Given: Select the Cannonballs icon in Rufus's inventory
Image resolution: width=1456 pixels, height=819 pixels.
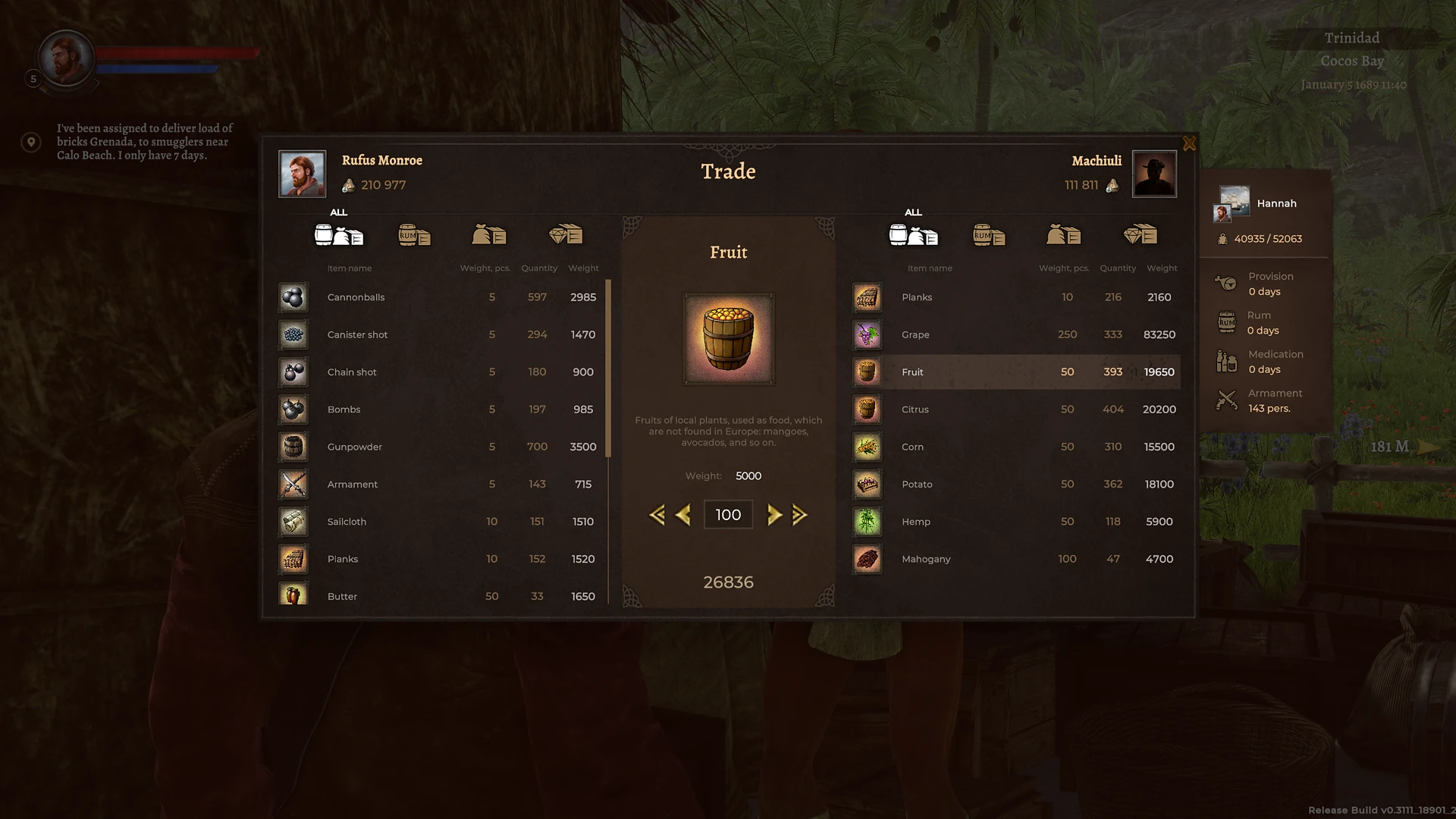Looking at the screenshot, I should tap(293, 297).
